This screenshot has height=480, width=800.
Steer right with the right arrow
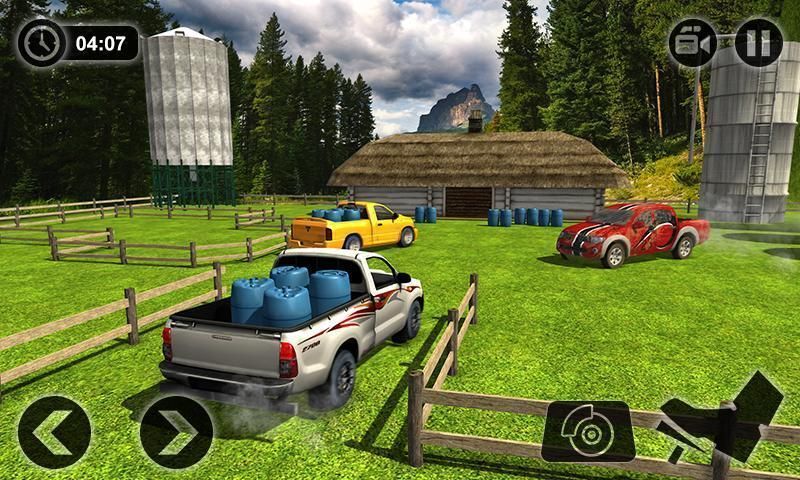[176, 432]
